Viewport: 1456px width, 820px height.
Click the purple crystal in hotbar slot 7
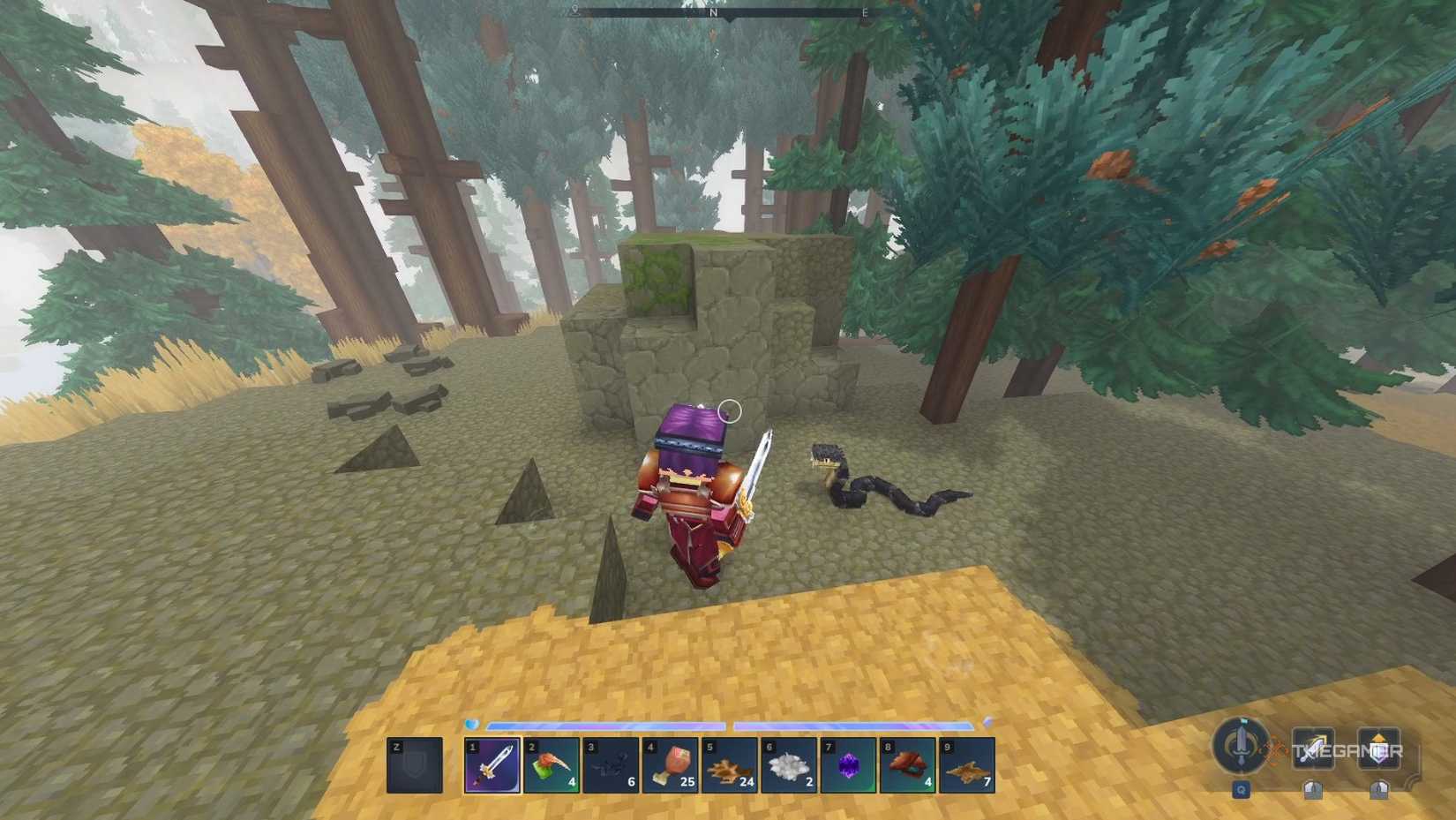(x=847, y=770)
